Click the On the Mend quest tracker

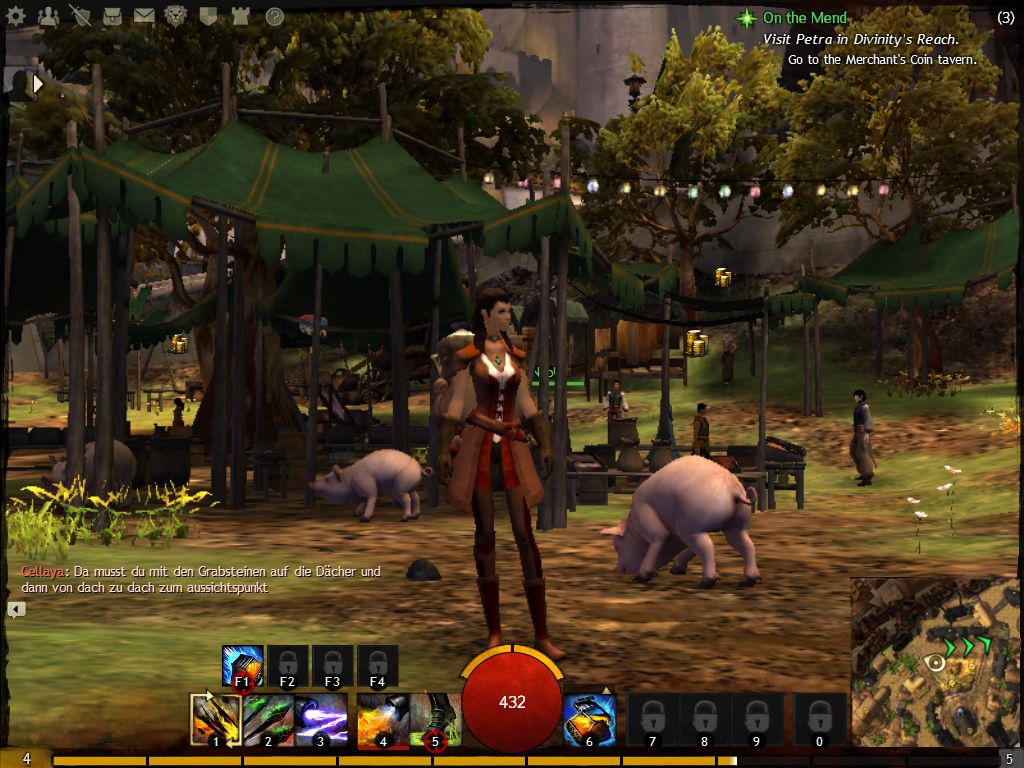pos(804,18)
